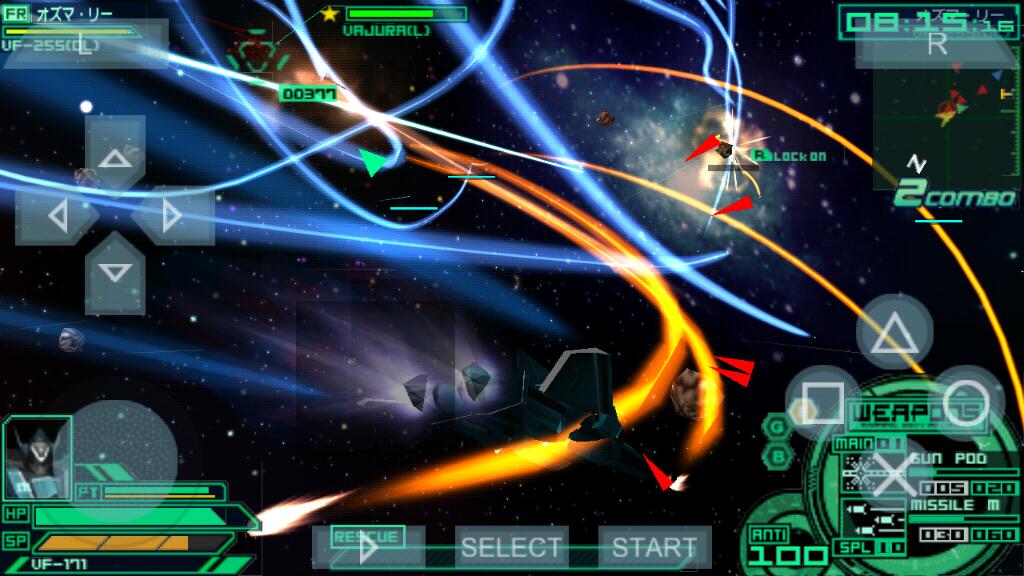Tap the on-screen START button
1024x576 pixels.
click(654, 547)
